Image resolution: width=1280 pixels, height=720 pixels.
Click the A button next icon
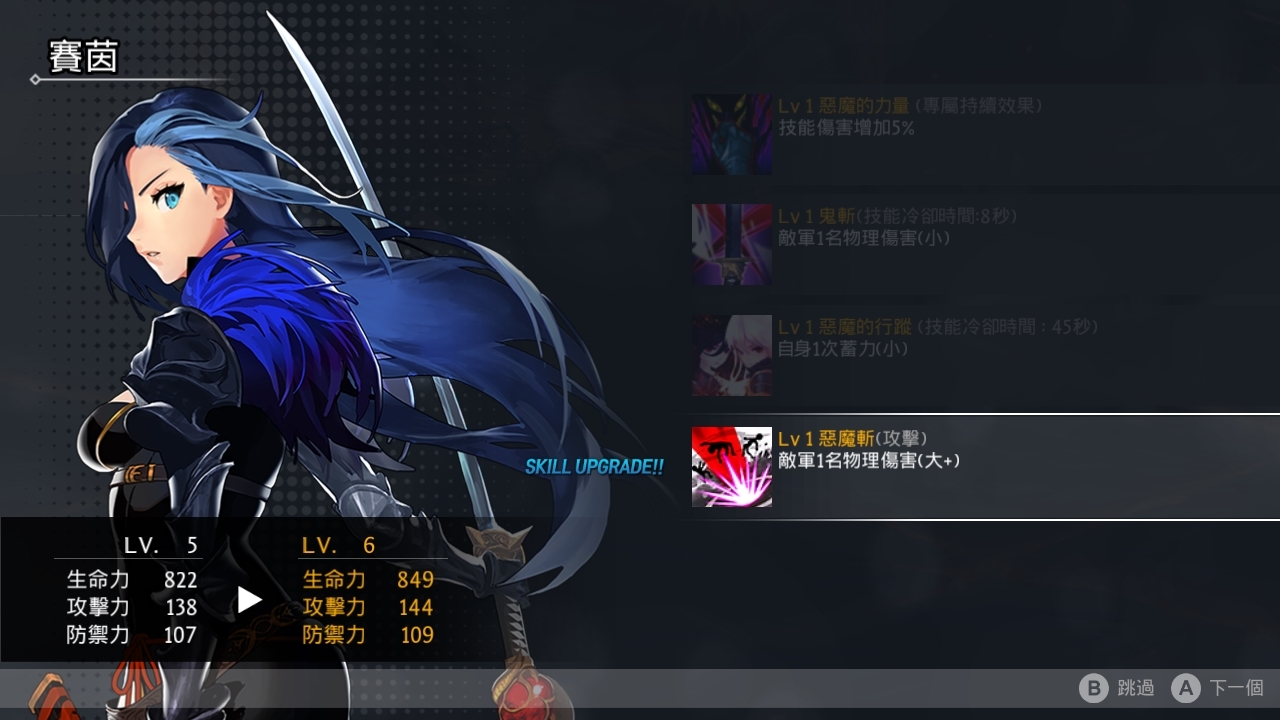[1187, 688]
